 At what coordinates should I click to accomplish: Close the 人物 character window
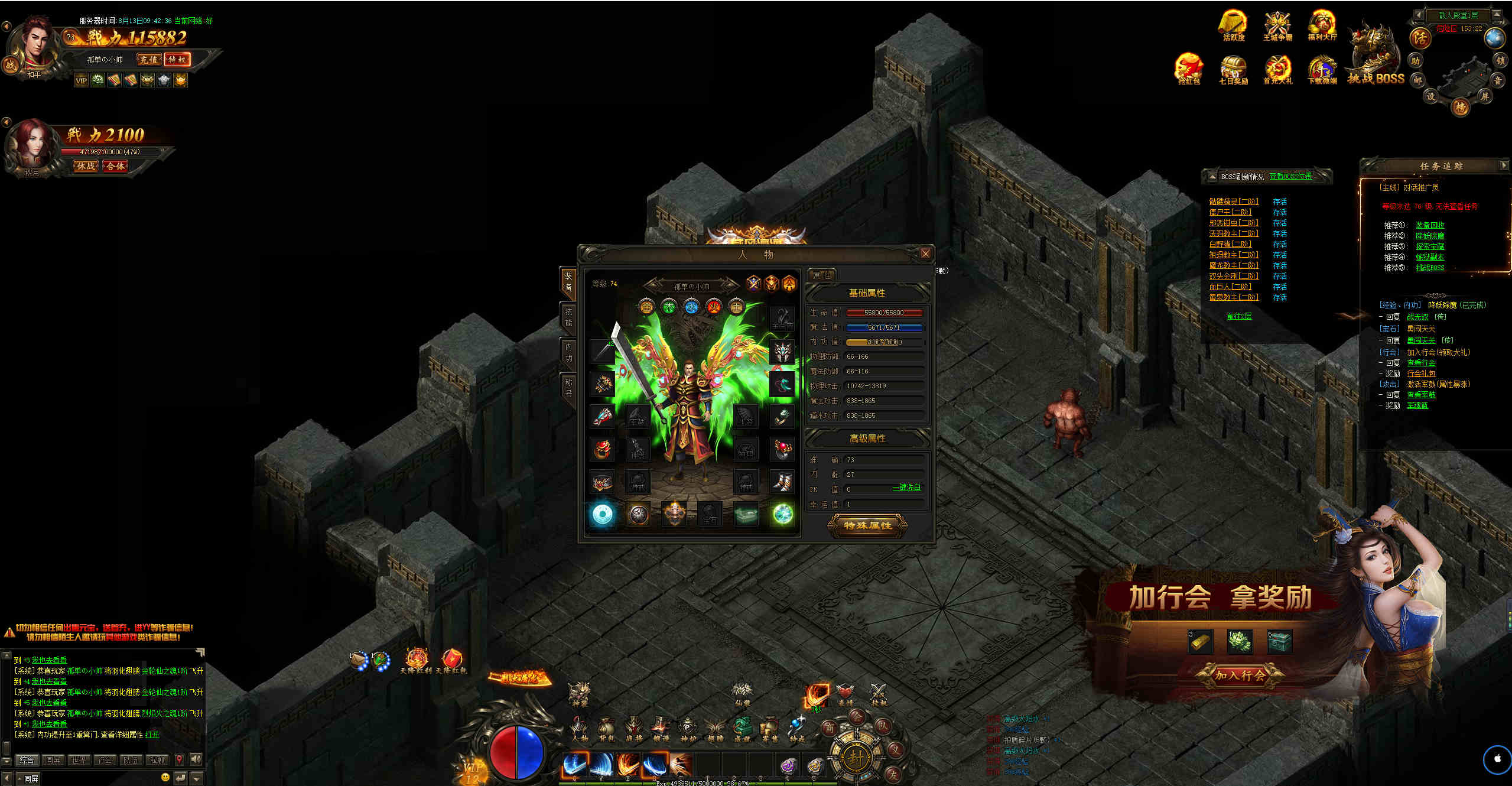coord(925,254)
